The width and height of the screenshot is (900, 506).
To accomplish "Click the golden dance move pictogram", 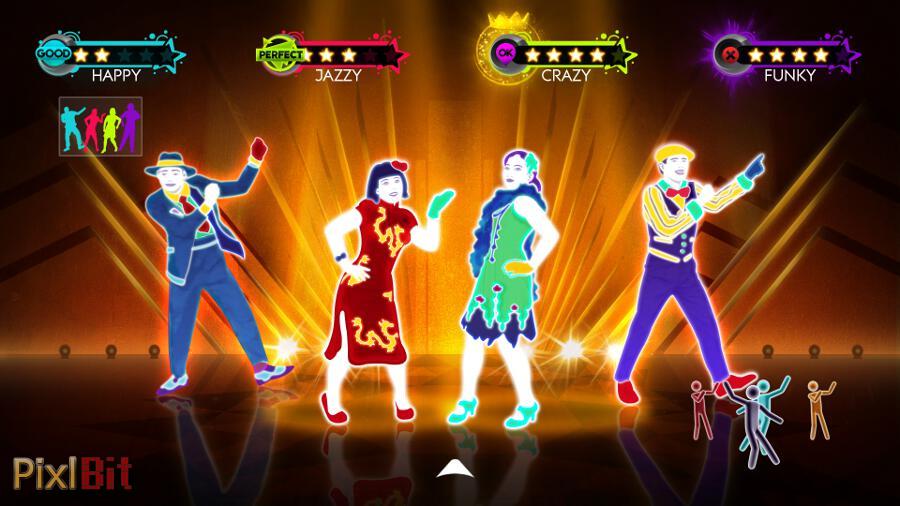I will [x=818, y=409].
